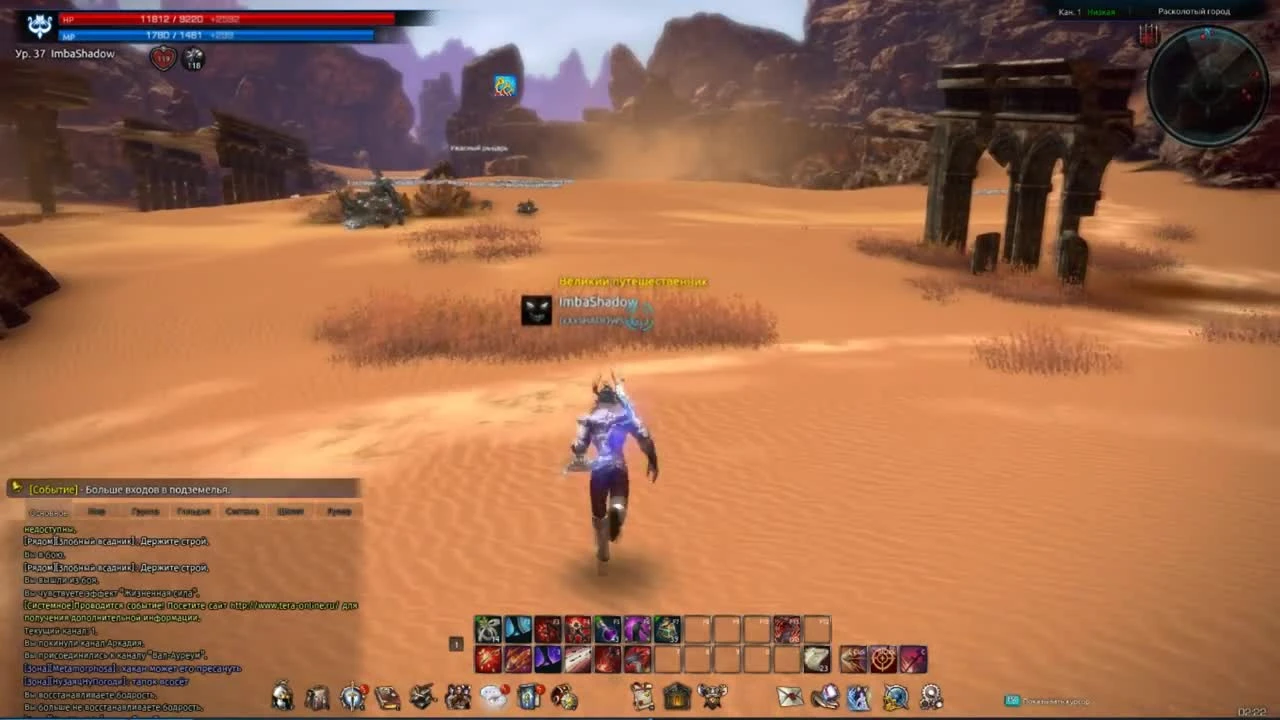The width and height of the screenshot is (1280, 720).
Task: Open the chat bubbles messenger icon
Action: pos(493,697)
